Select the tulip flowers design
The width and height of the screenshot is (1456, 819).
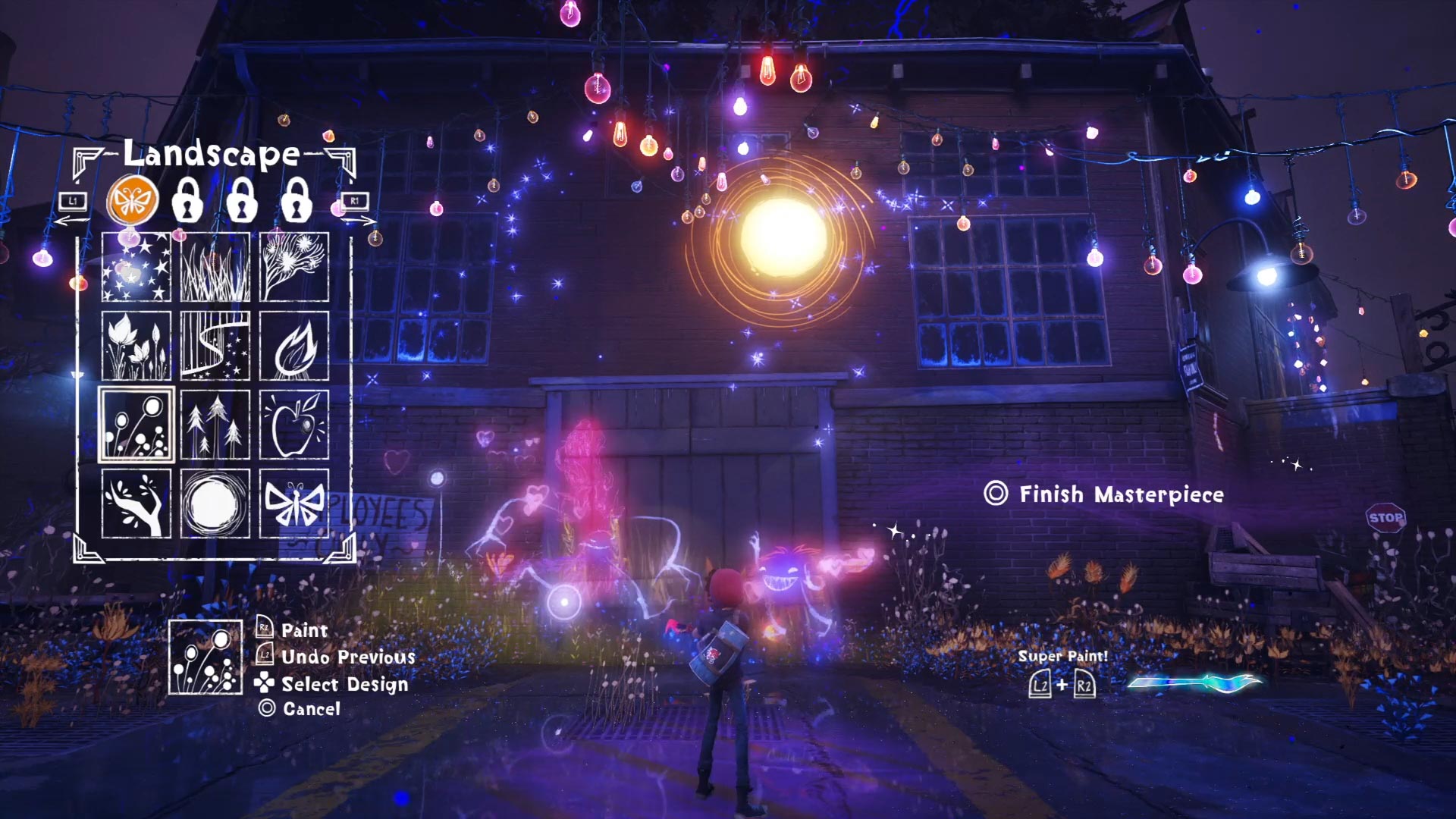pos(136,346)
